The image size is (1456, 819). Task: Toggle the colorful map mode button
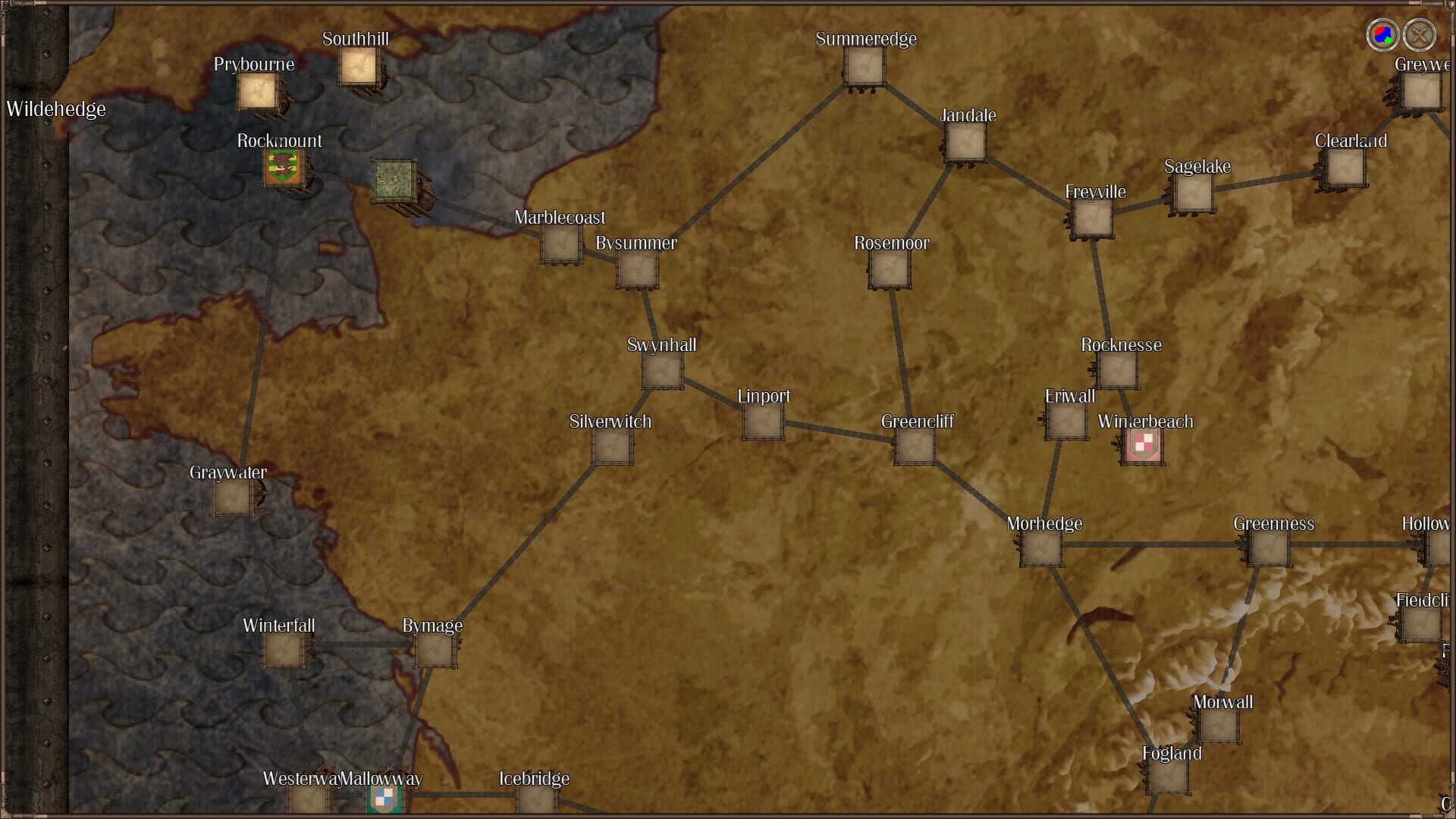(1382, 33)
